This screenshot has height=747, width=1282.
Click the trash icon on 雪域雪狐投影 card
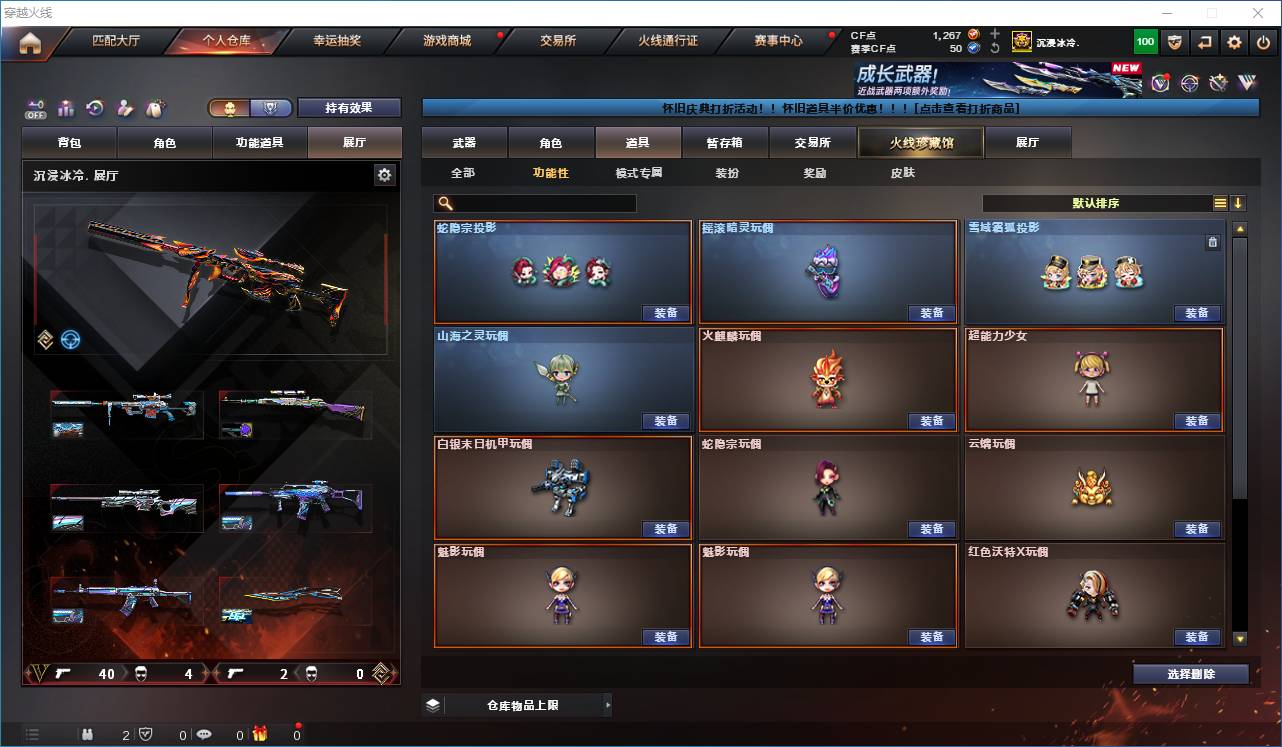(1211, 241)
